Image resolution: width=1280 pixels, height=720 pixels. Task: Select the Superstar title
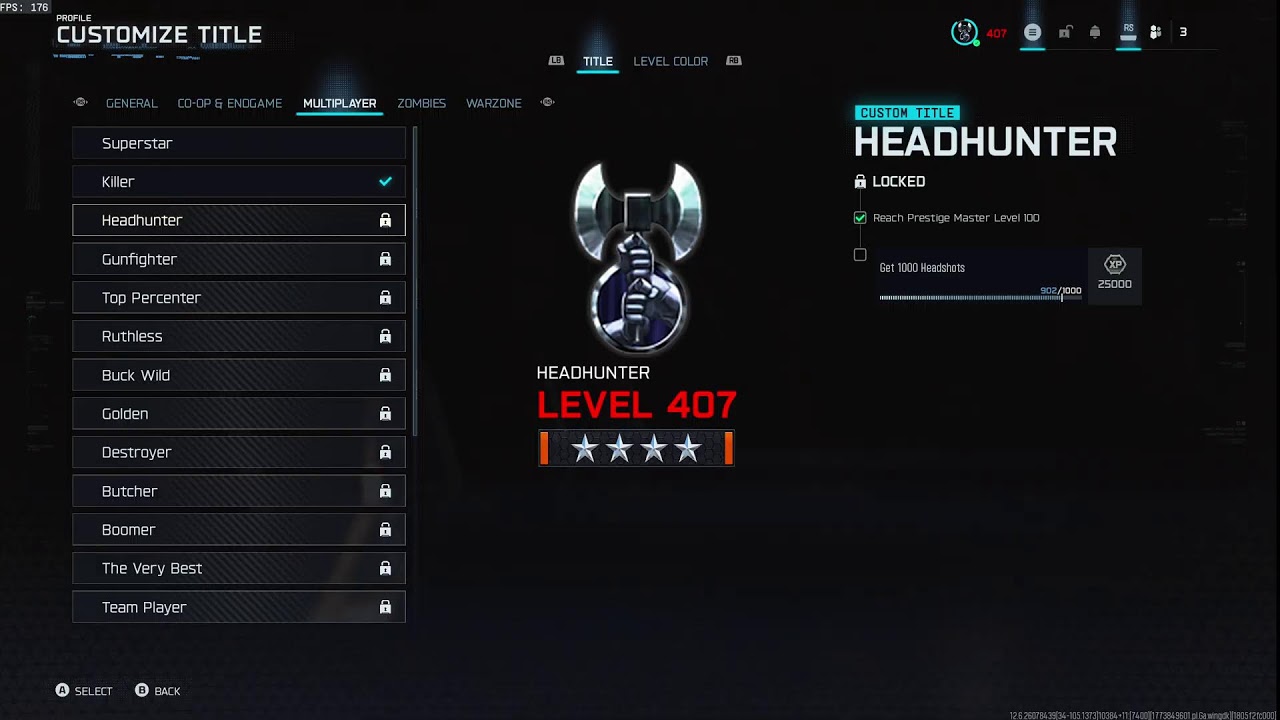point(238,143)
